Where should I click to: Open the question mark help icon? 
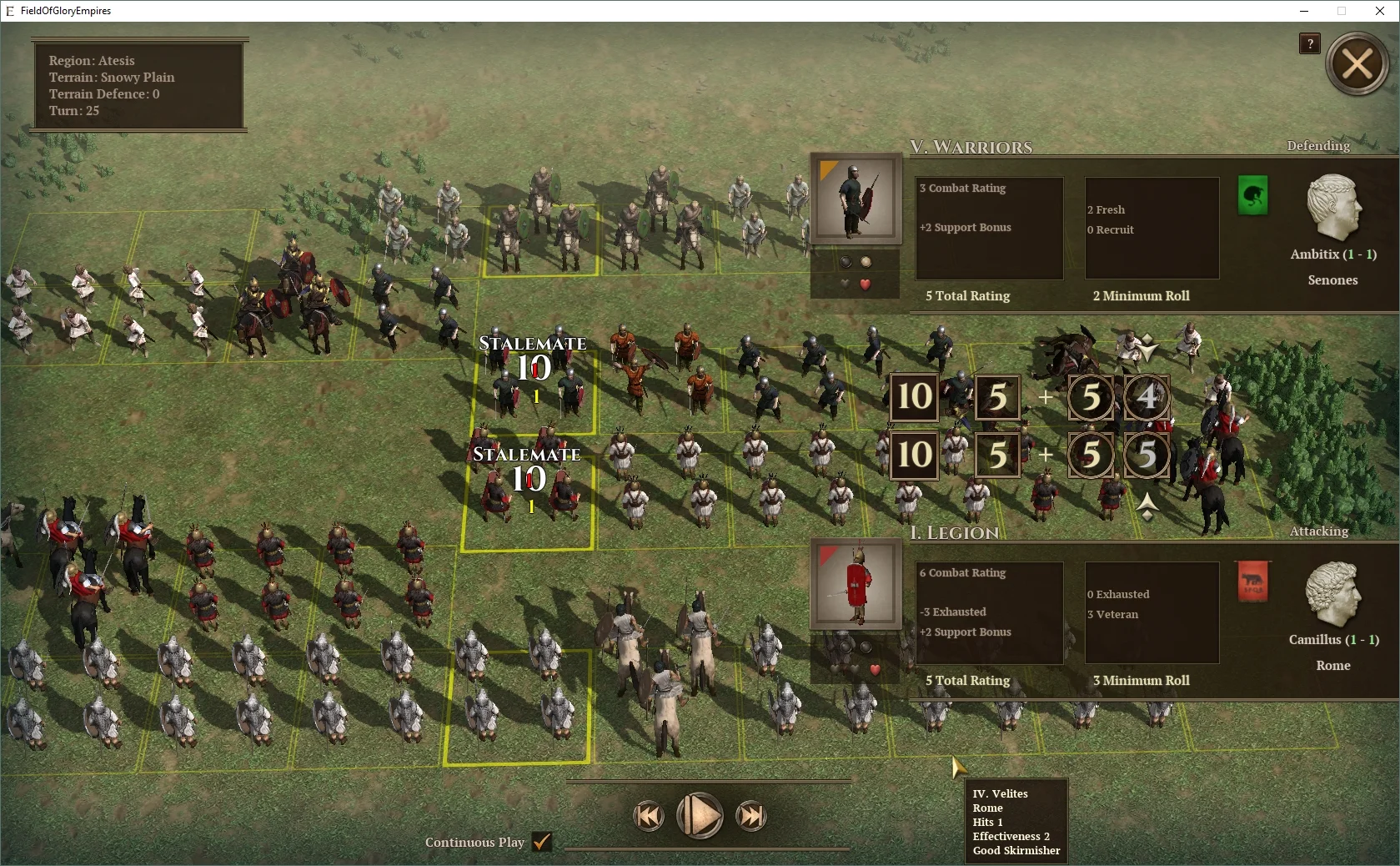coord(1309,44)
